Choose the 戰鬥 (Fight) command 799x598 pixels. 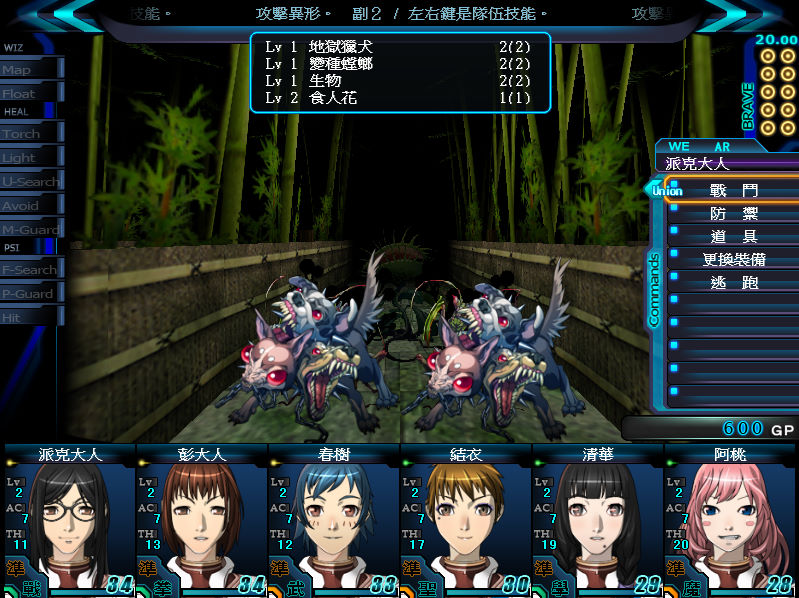click(x=734, y=190)
